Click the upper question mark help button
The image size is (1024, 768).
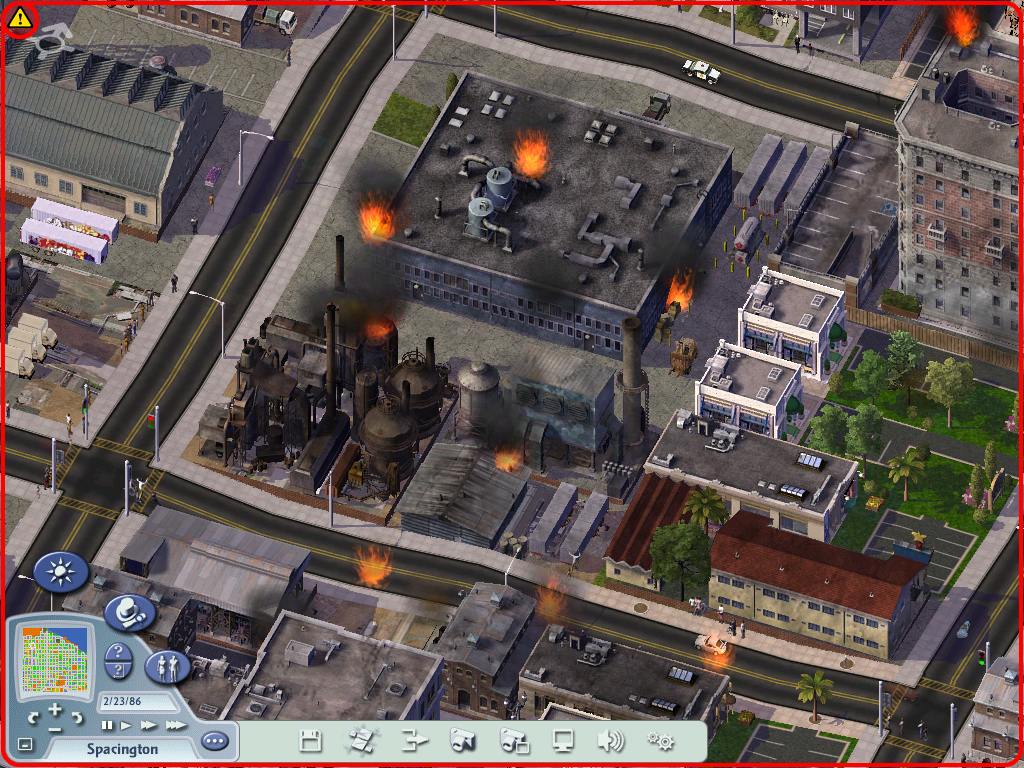click(x=119, y=653)
